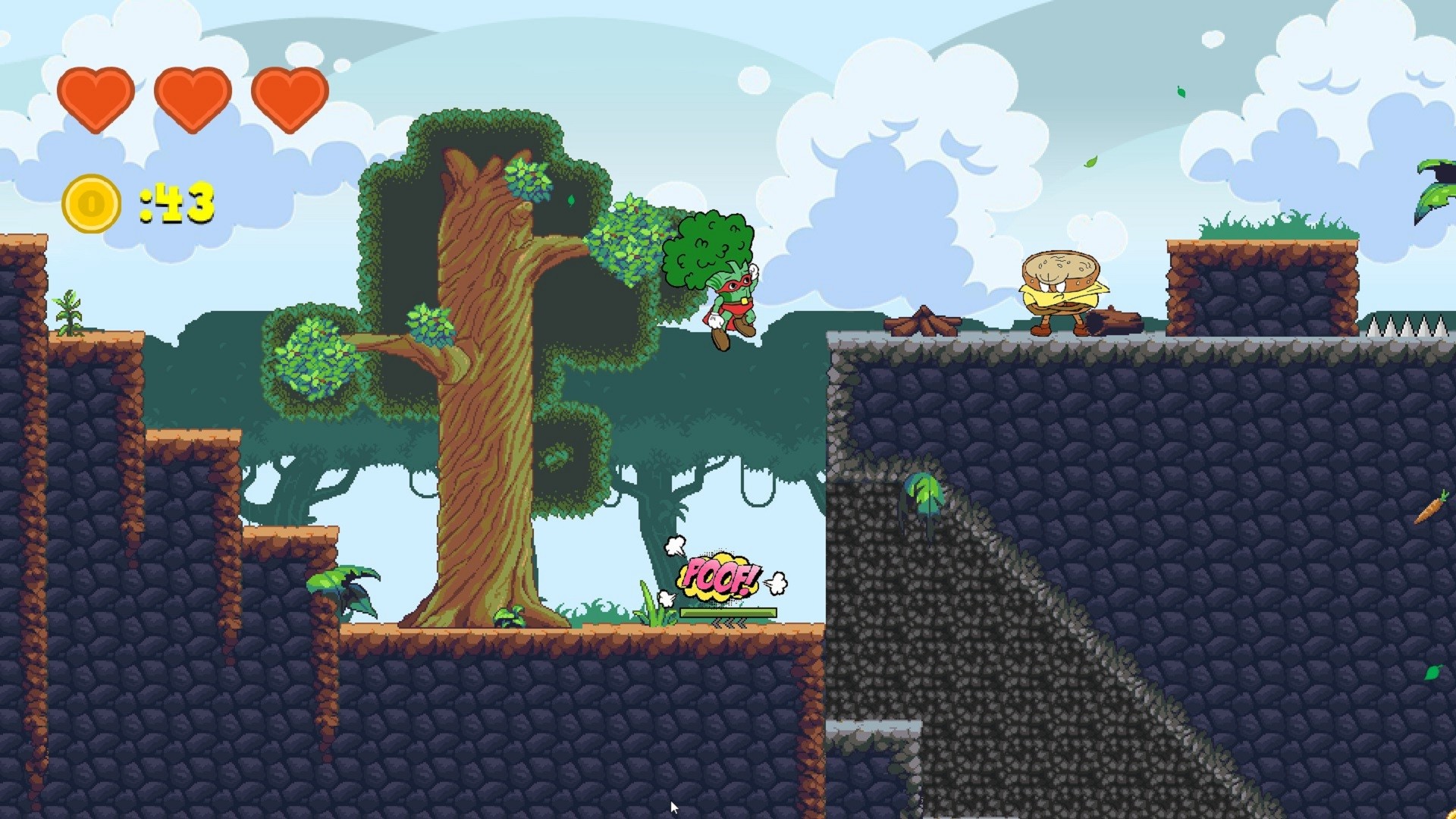Screen dimensions: 1456x819
Task: Select the gold coin counter icon
Action: point(91,202)
